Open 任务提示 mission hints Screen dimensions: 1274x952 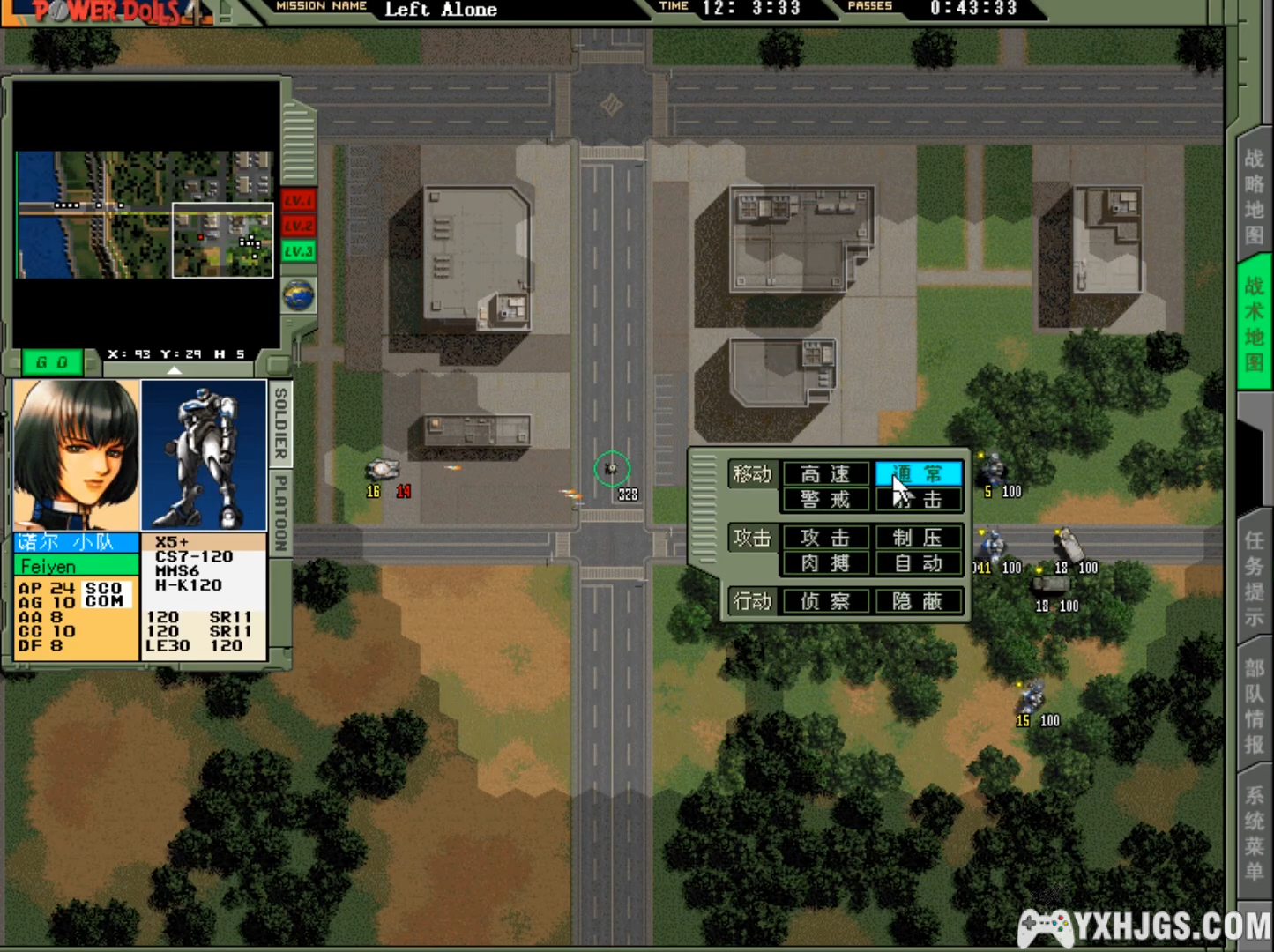(1254, 578)
